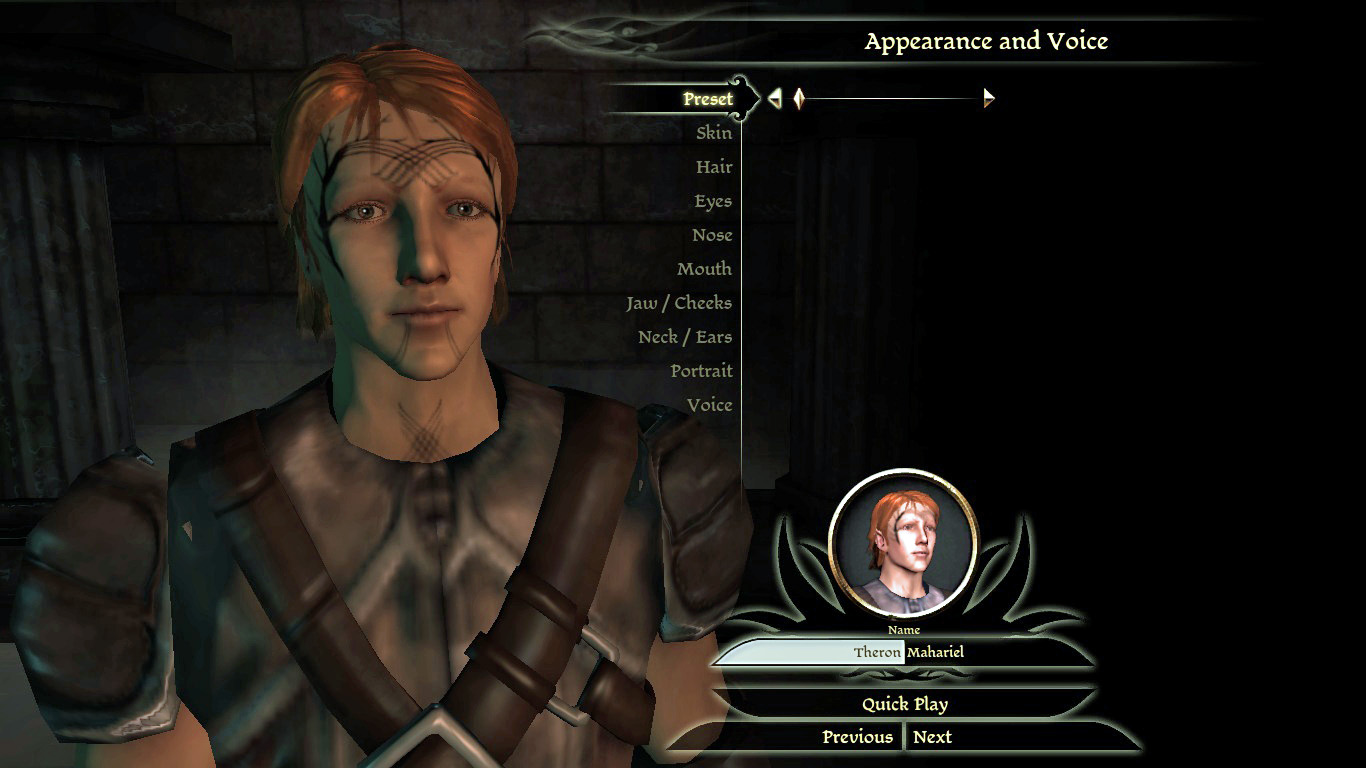Click the left arrow of the preset slider

tap(775, 98)
